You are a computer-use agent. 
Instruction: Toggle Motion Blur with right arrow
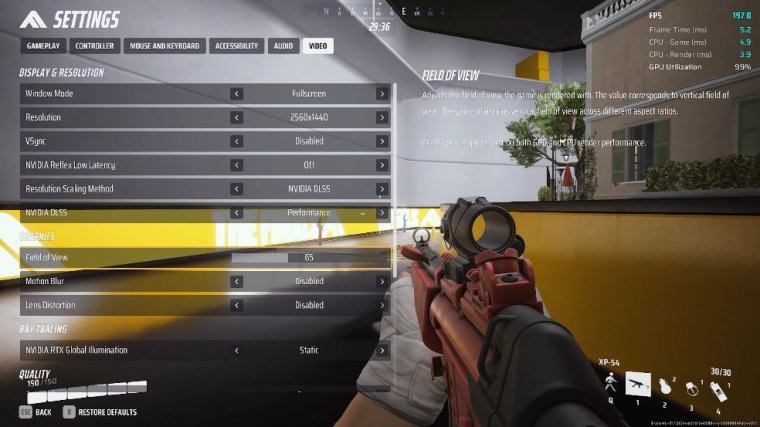coord(382,282)
